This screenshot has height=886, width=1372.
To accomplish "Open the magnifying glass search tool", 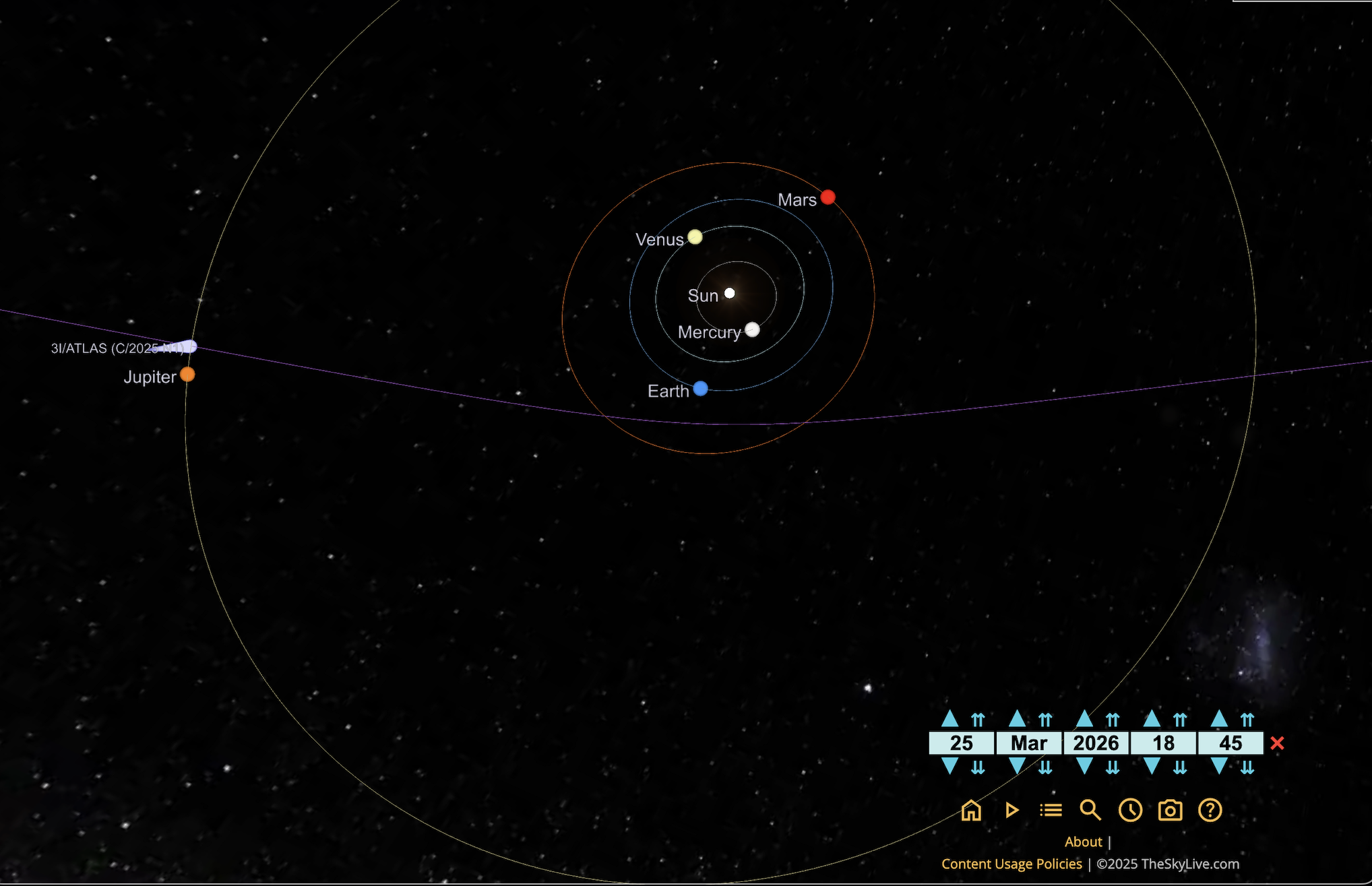I will [x=1090, y=810].
